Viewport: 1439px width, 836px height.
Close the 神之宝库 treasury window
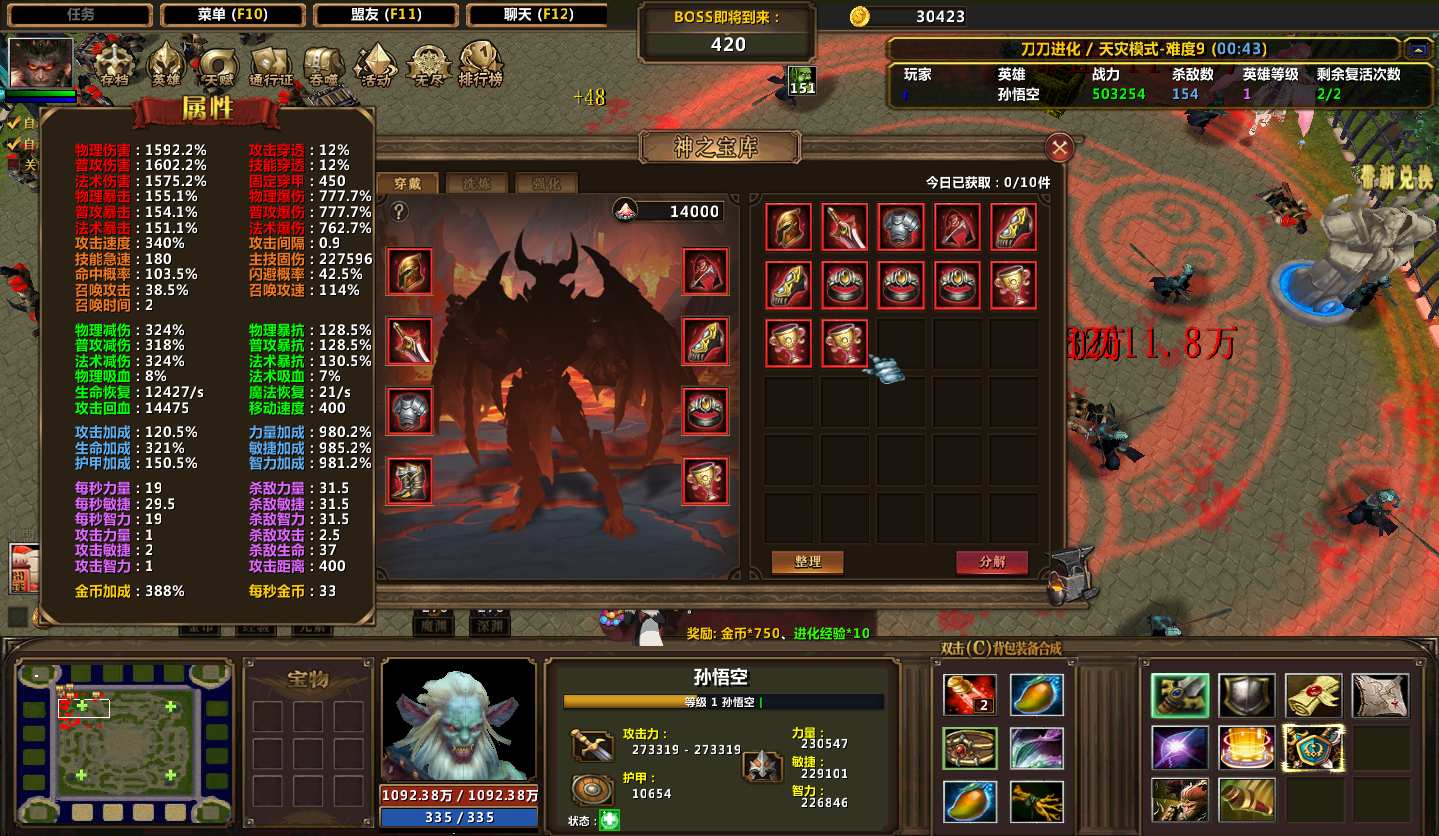pyautogui.click(x=1059, y=149)
